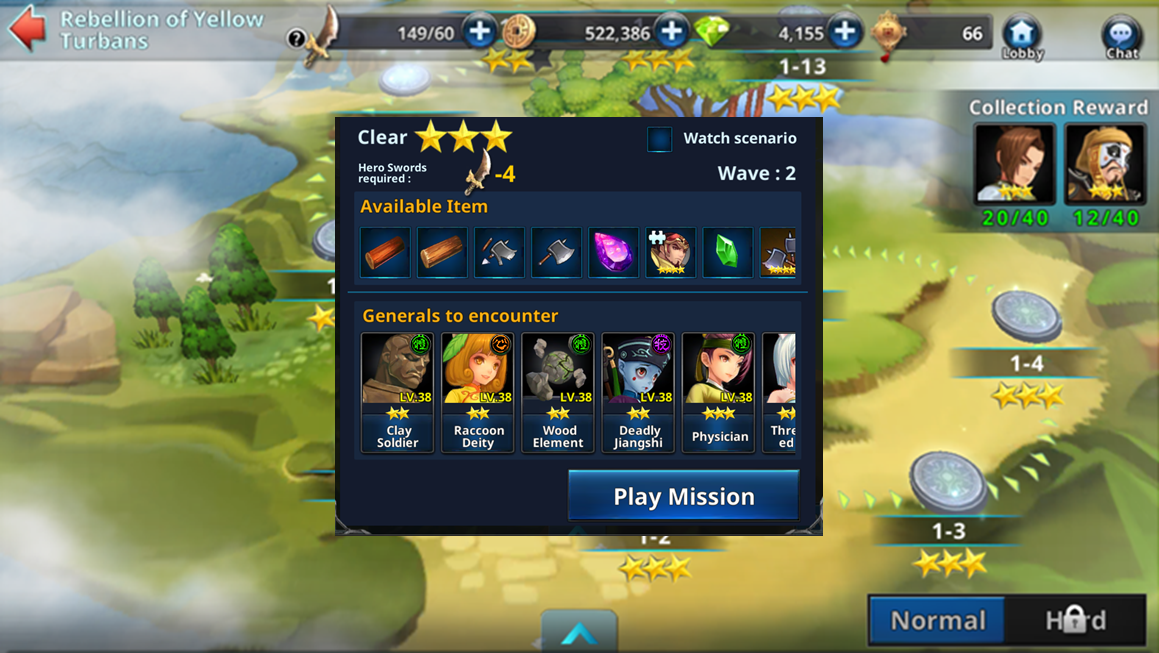Switch to Normal difficulty tab
Image resolution: width=1159 pixels, height=653 pixels.
[938, 620]
